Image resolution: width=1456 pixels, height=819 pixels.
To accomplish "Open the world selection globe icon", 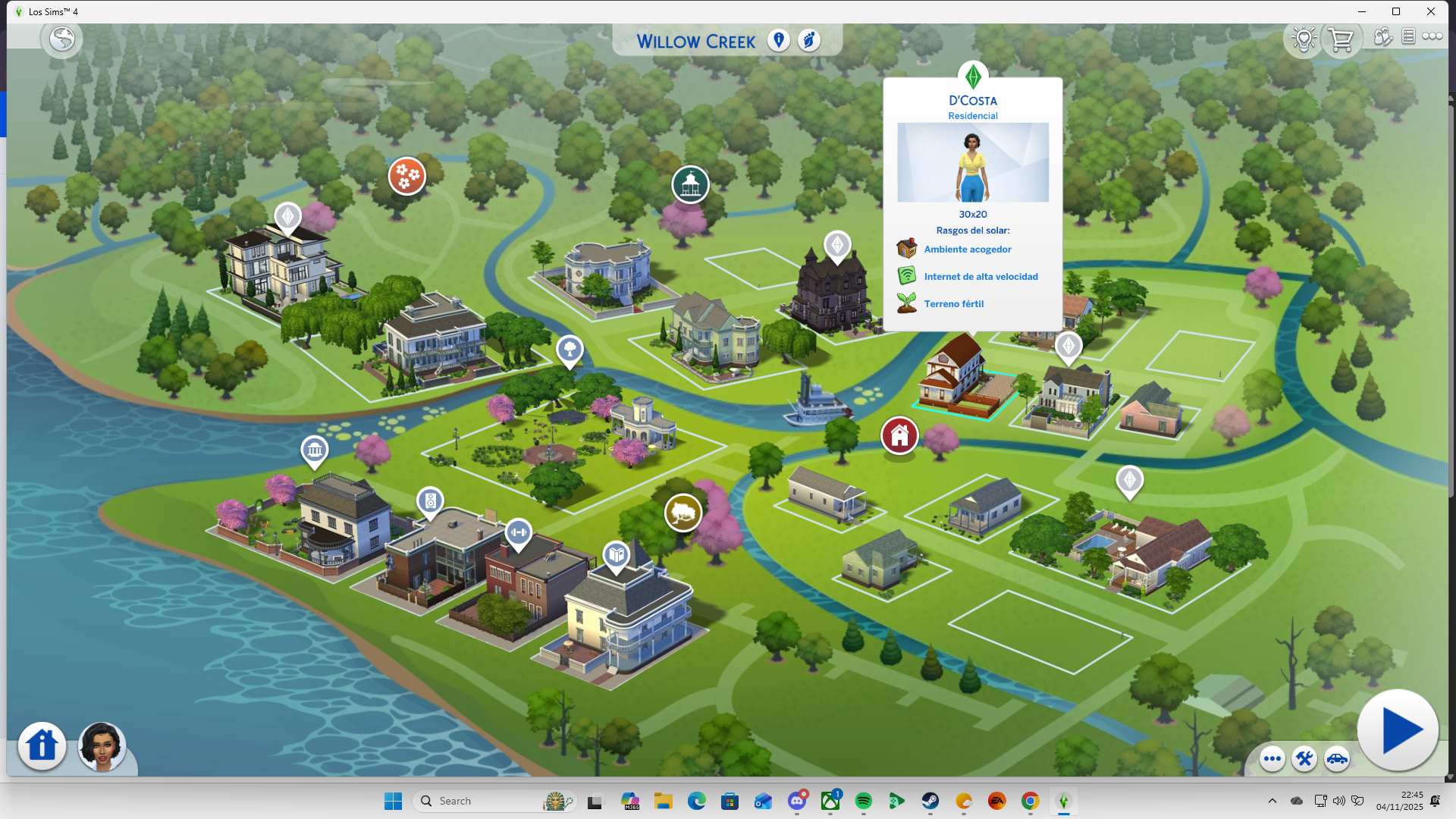I will click(62, 39).
